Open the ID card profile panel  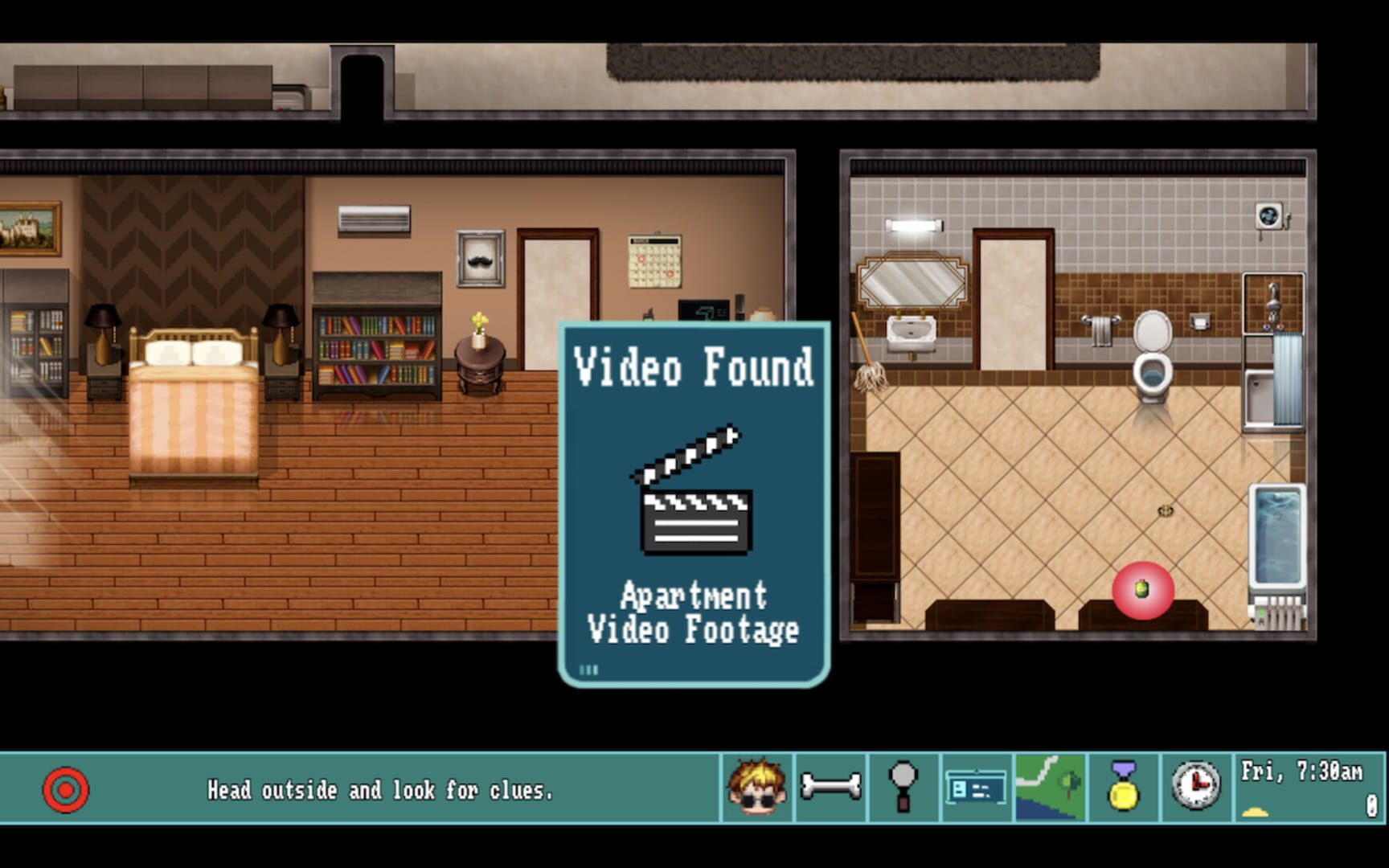(976, 788)
